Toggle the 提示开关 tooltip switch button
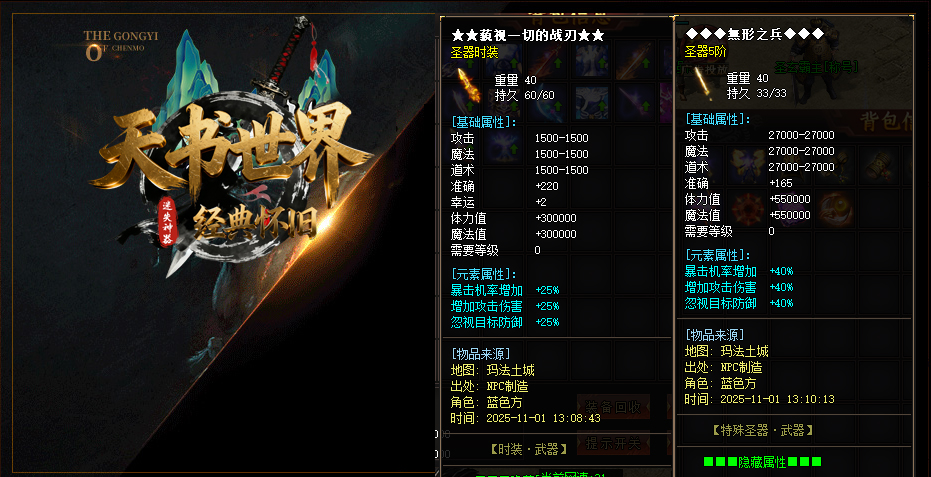931x477 pixels. [620, 443]
